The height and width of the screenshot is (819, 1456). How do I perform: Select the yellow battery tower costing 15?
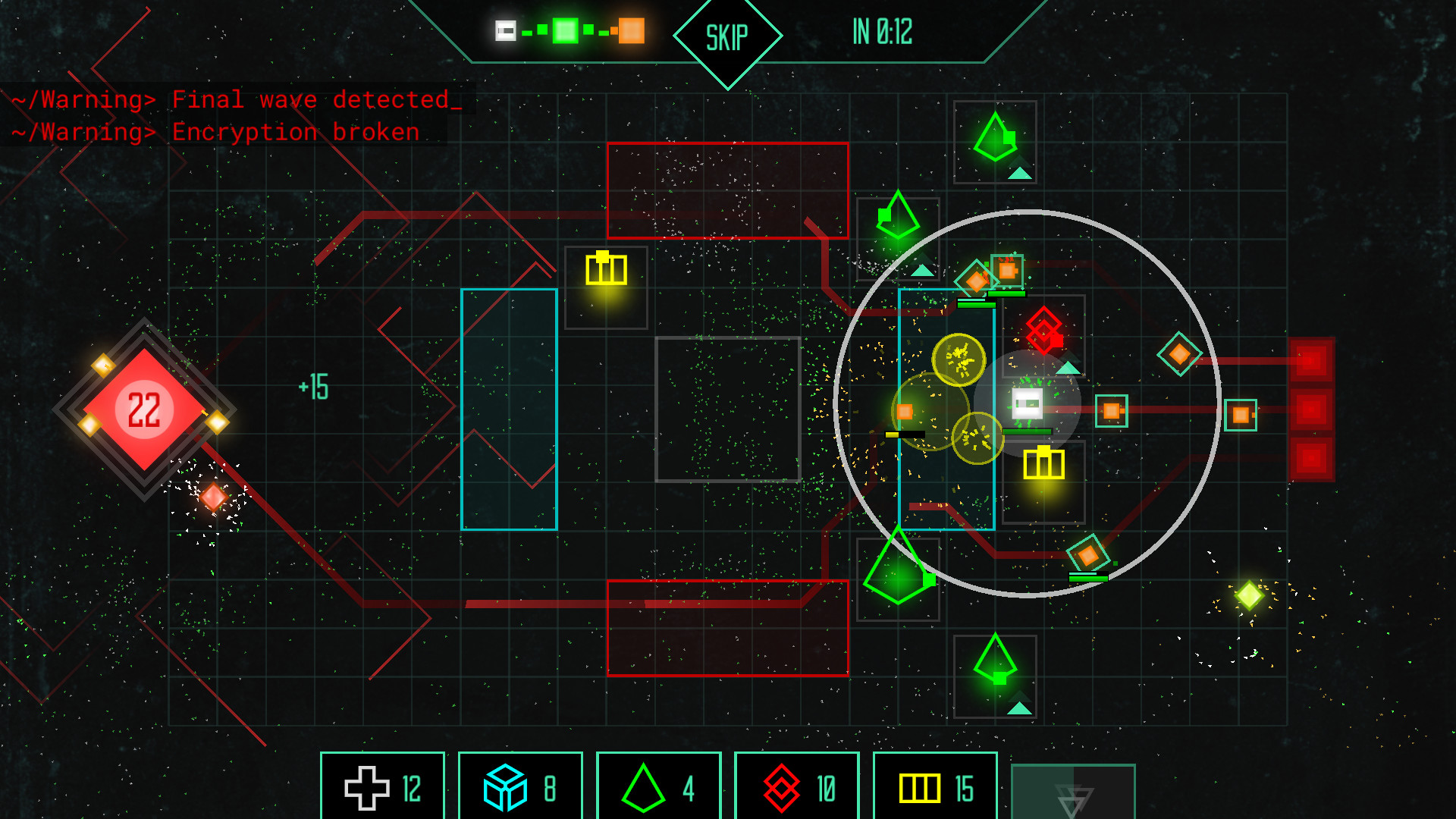(934, 787)
